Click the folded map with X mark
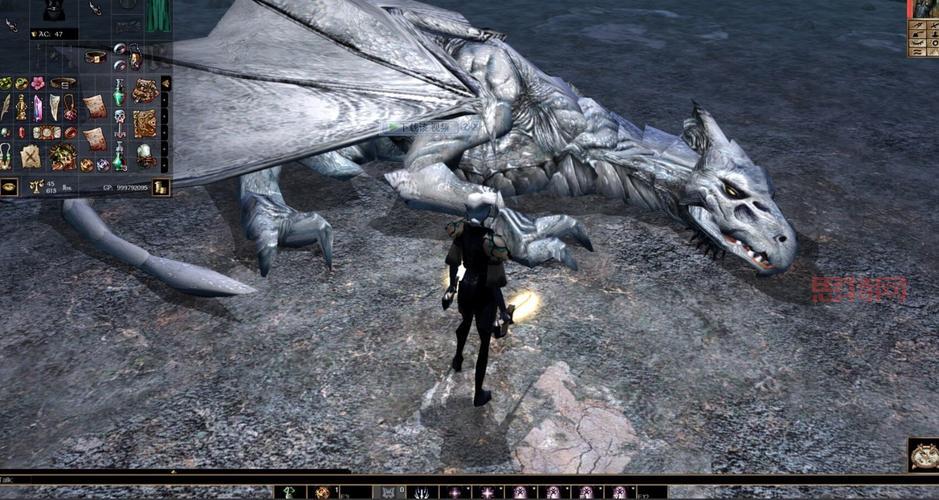 point(30,157)
